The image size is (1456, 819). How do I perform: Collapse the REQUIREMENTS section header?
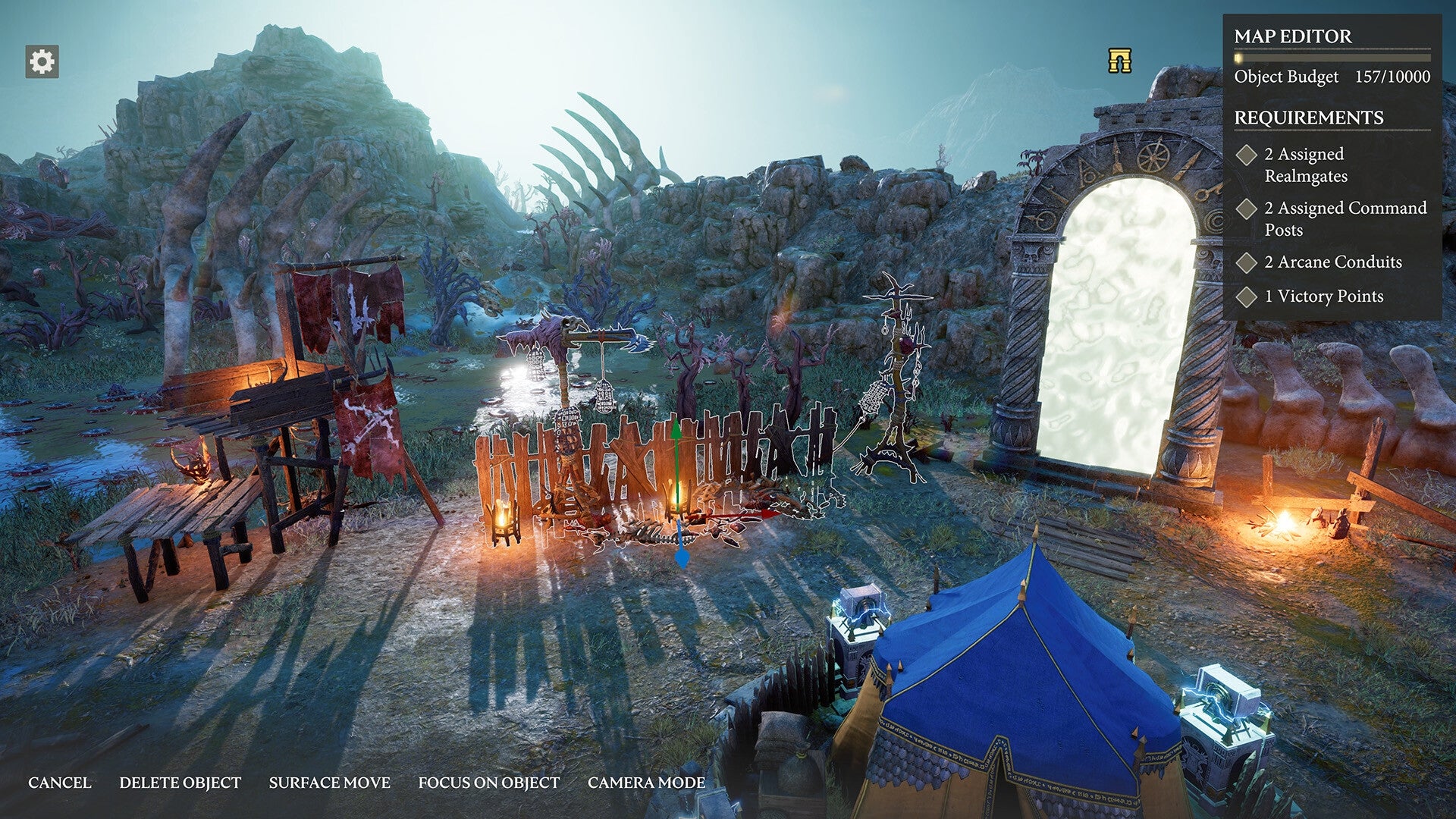[1310, 118]
